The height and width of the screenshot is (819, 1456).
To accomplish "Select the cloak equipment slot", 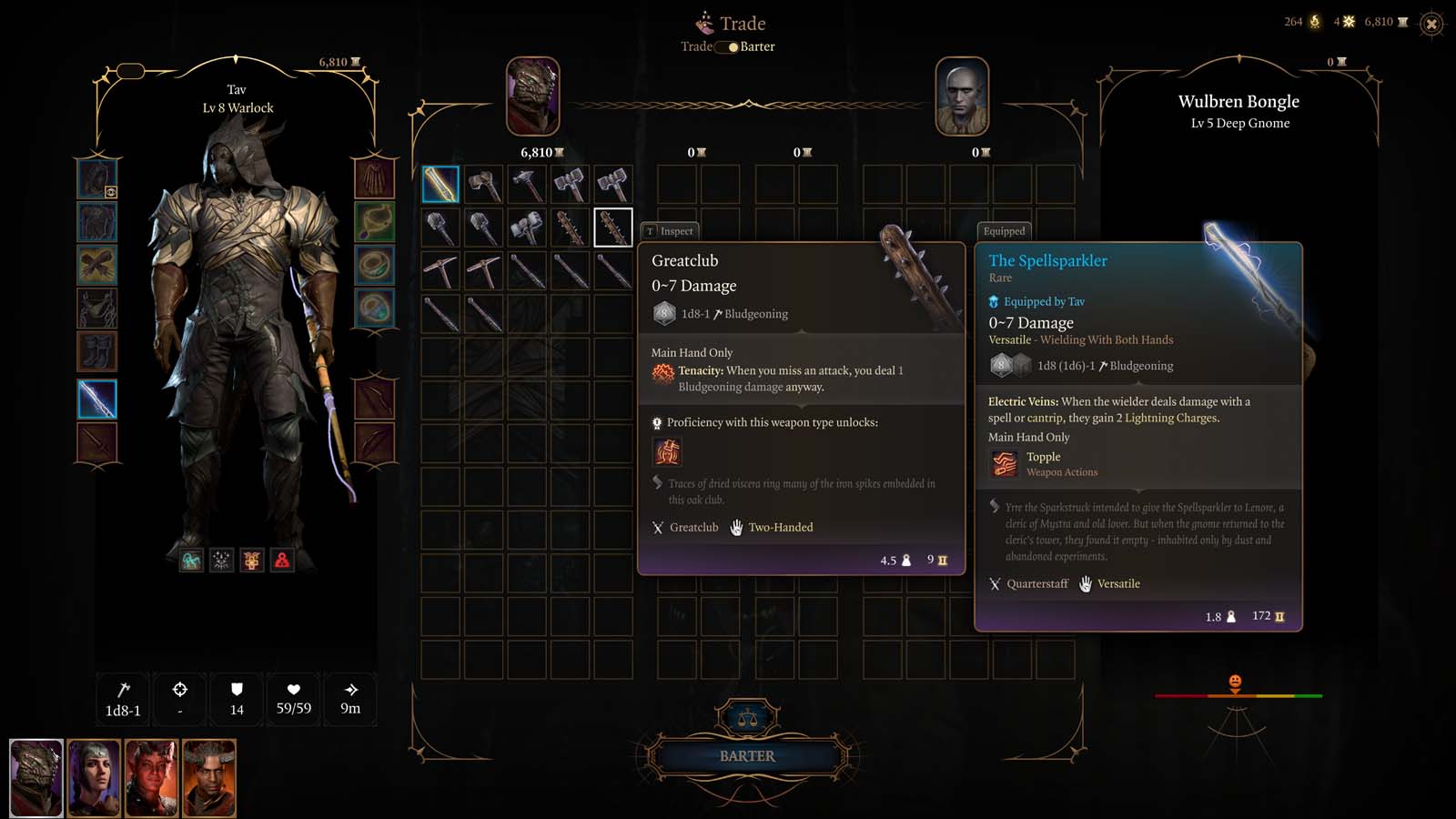I will click(x=374, y=178).
